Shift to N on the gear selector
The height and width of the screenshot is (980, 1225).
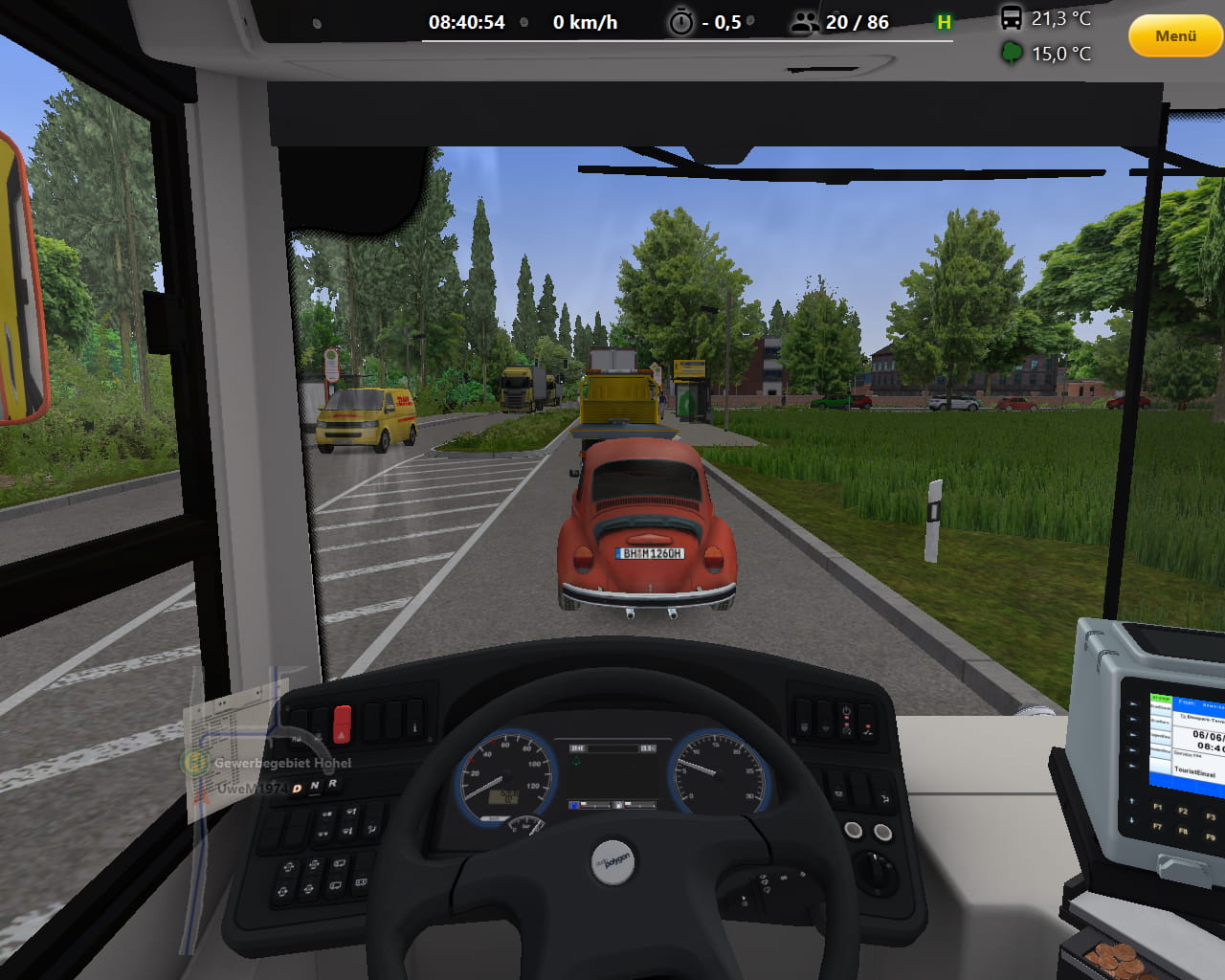[315, 786]
